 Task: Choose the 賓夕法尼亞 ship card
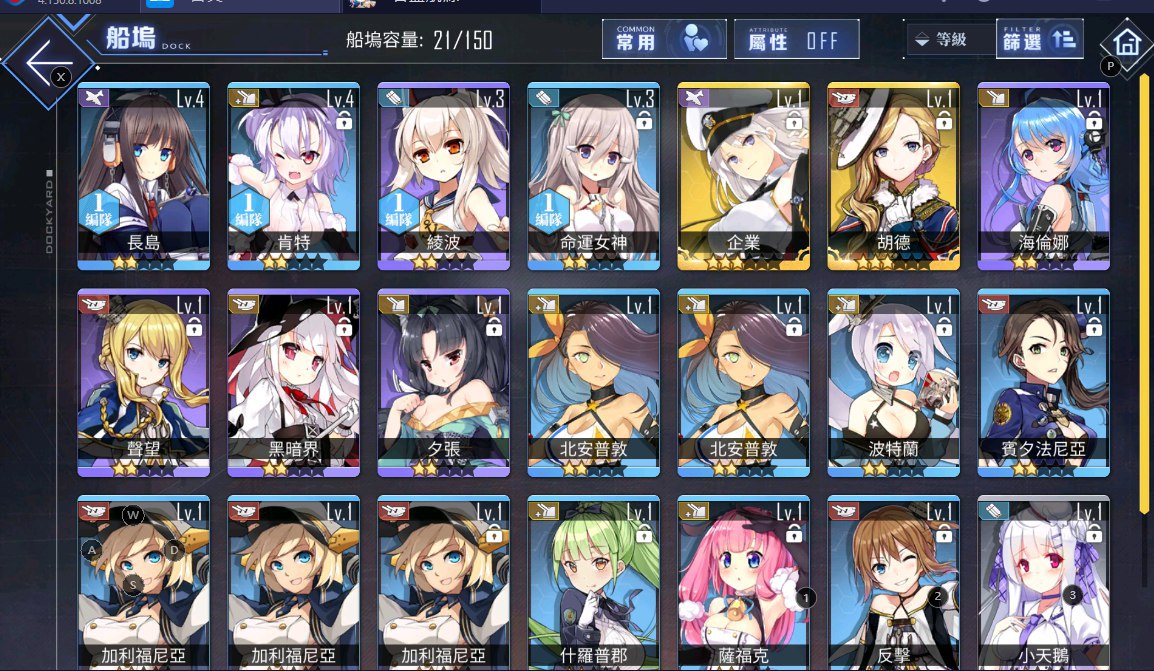[1044, 382]
